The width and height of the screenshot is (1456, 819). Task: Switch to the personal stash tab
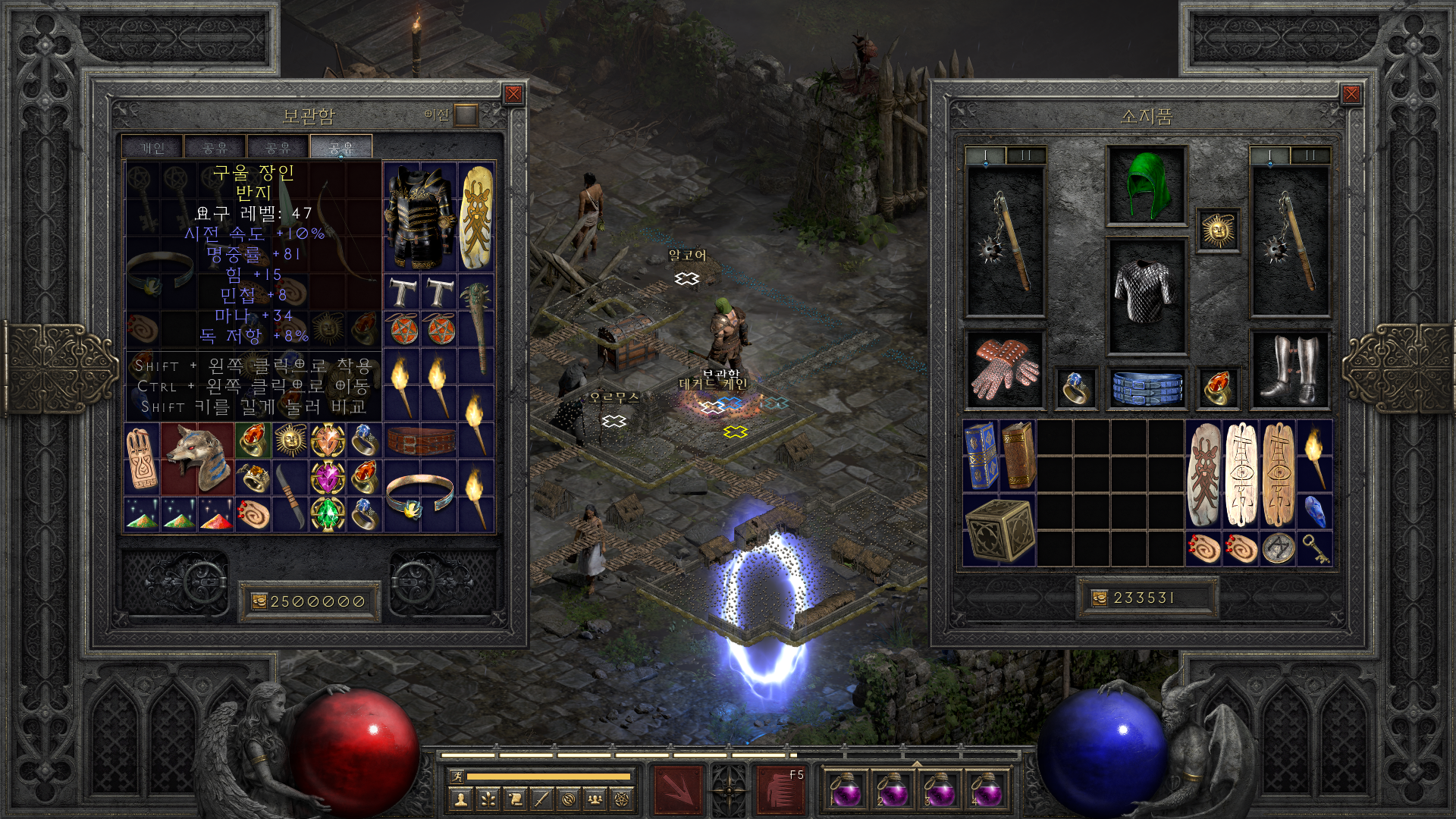point(152,148)
